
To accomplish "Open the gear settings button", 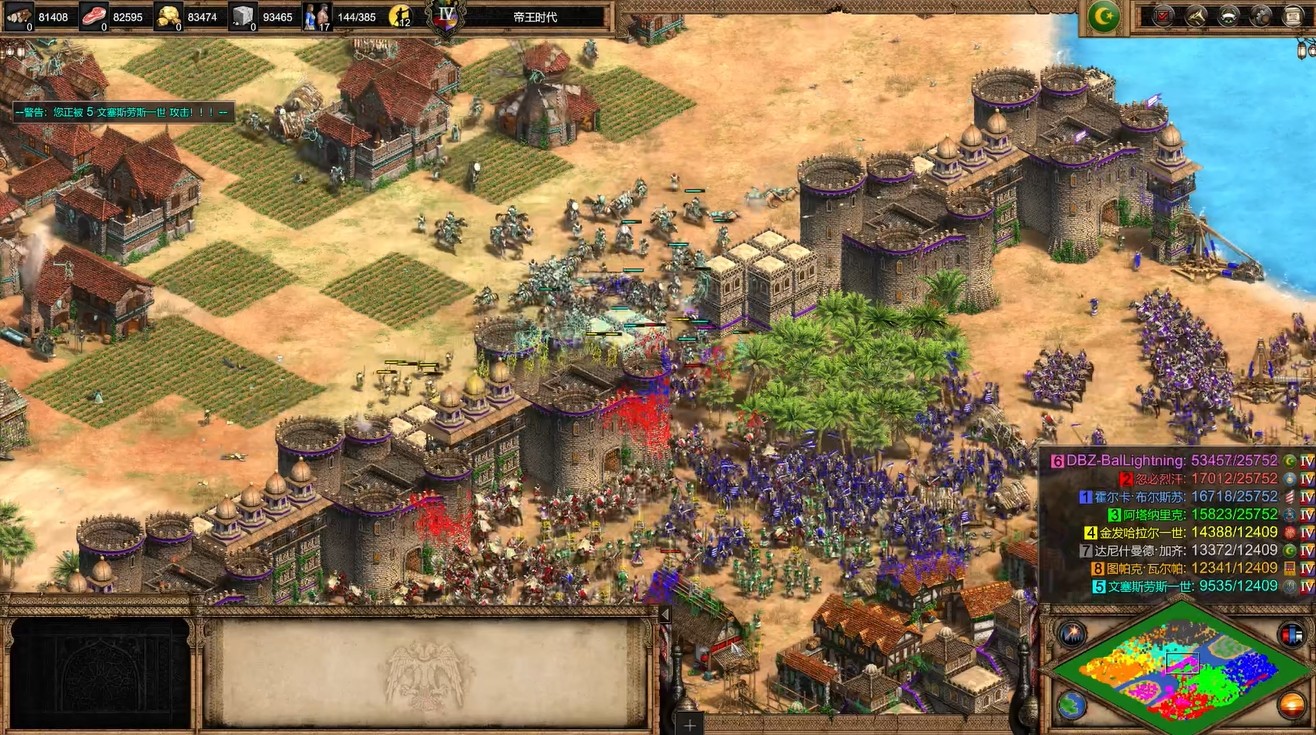I will point(1261,16).
